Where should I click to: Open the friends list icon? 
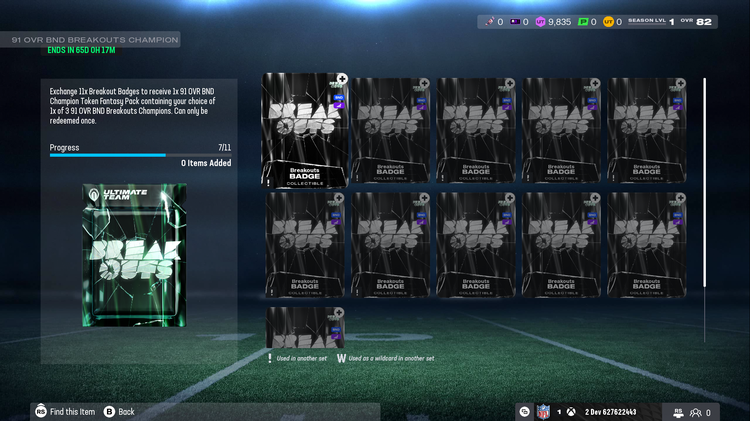pyautogui.click(x=694, y=412)
